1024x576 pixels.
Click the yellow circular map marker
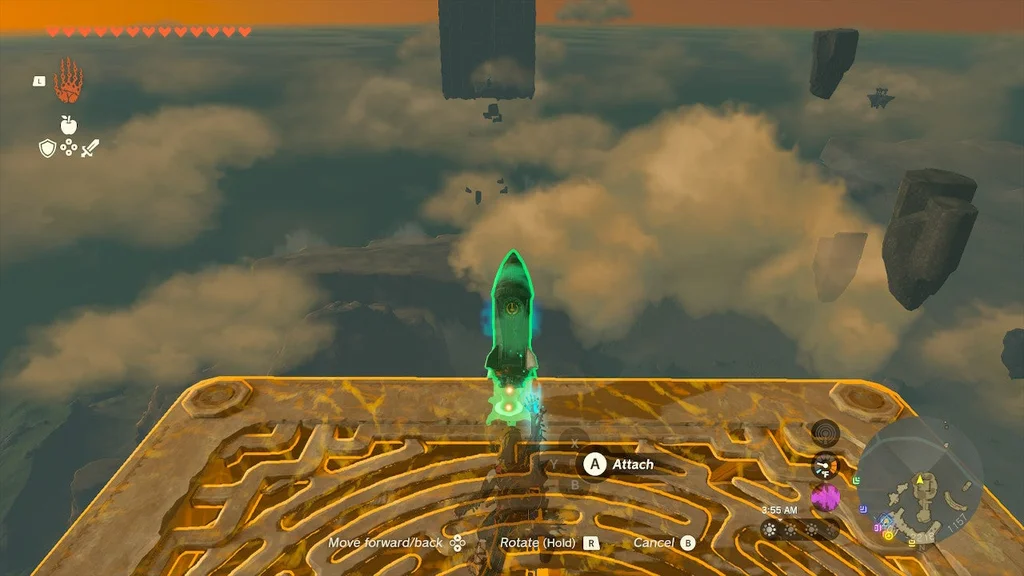click(x=888, y=535)
